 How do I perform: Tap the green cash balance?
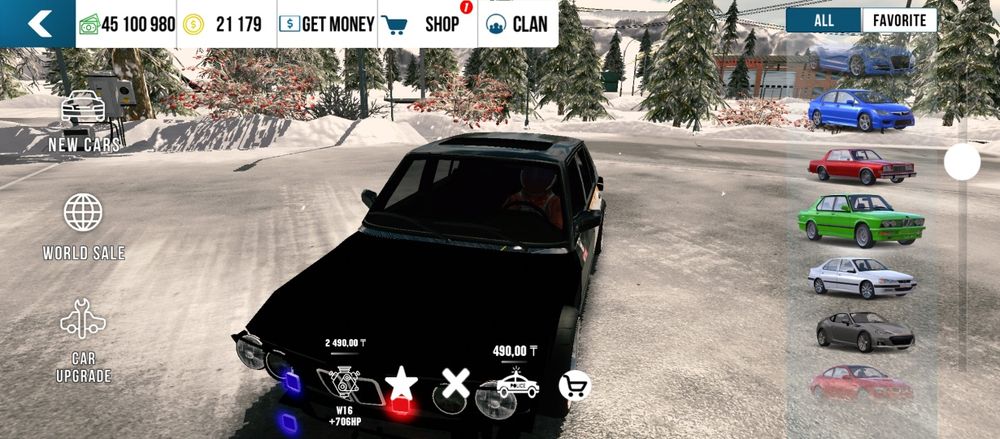[x=126, y=24]
